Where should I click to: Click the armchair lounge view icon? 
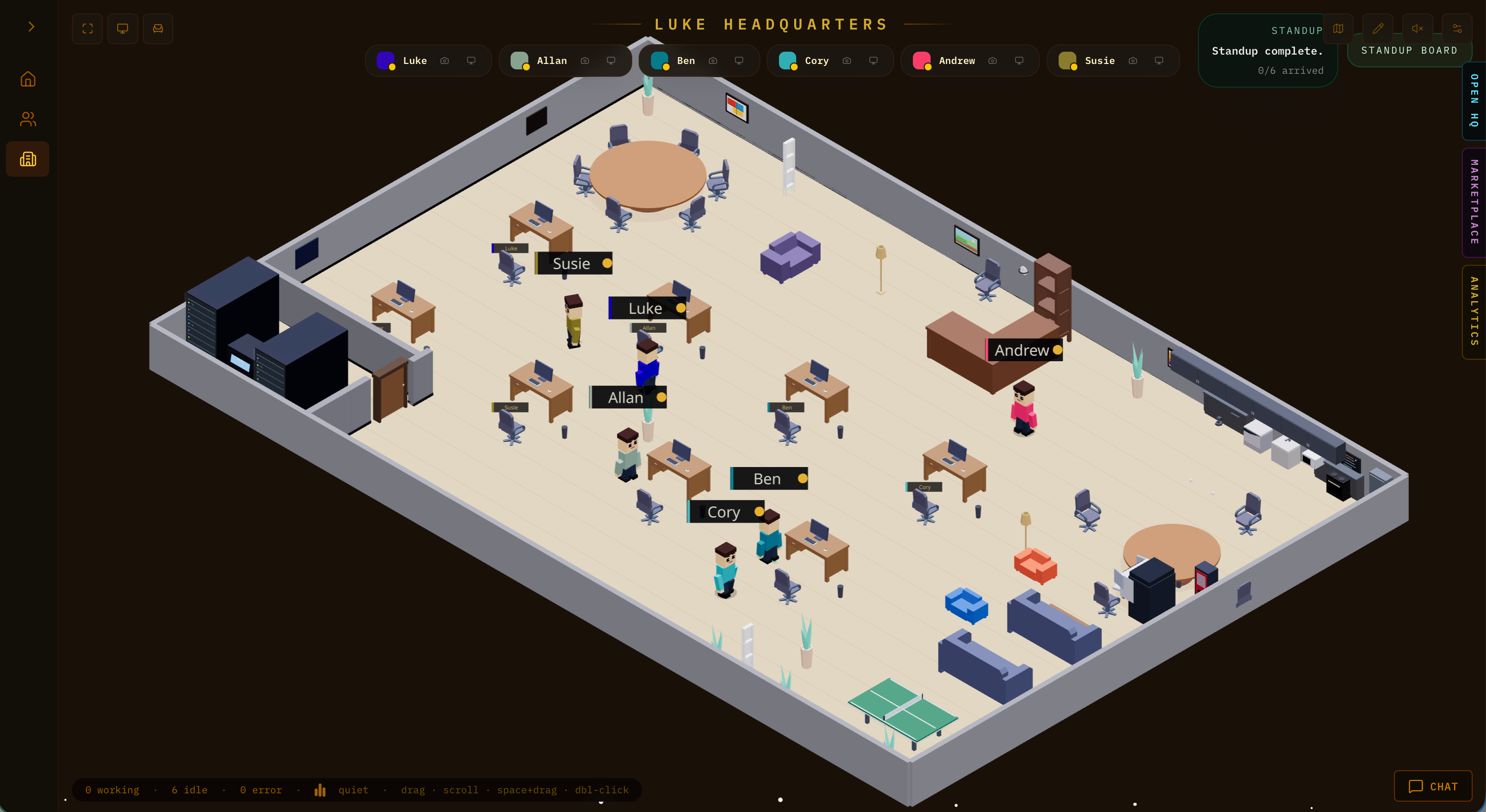pyautogui.click(x=158, y=28)
